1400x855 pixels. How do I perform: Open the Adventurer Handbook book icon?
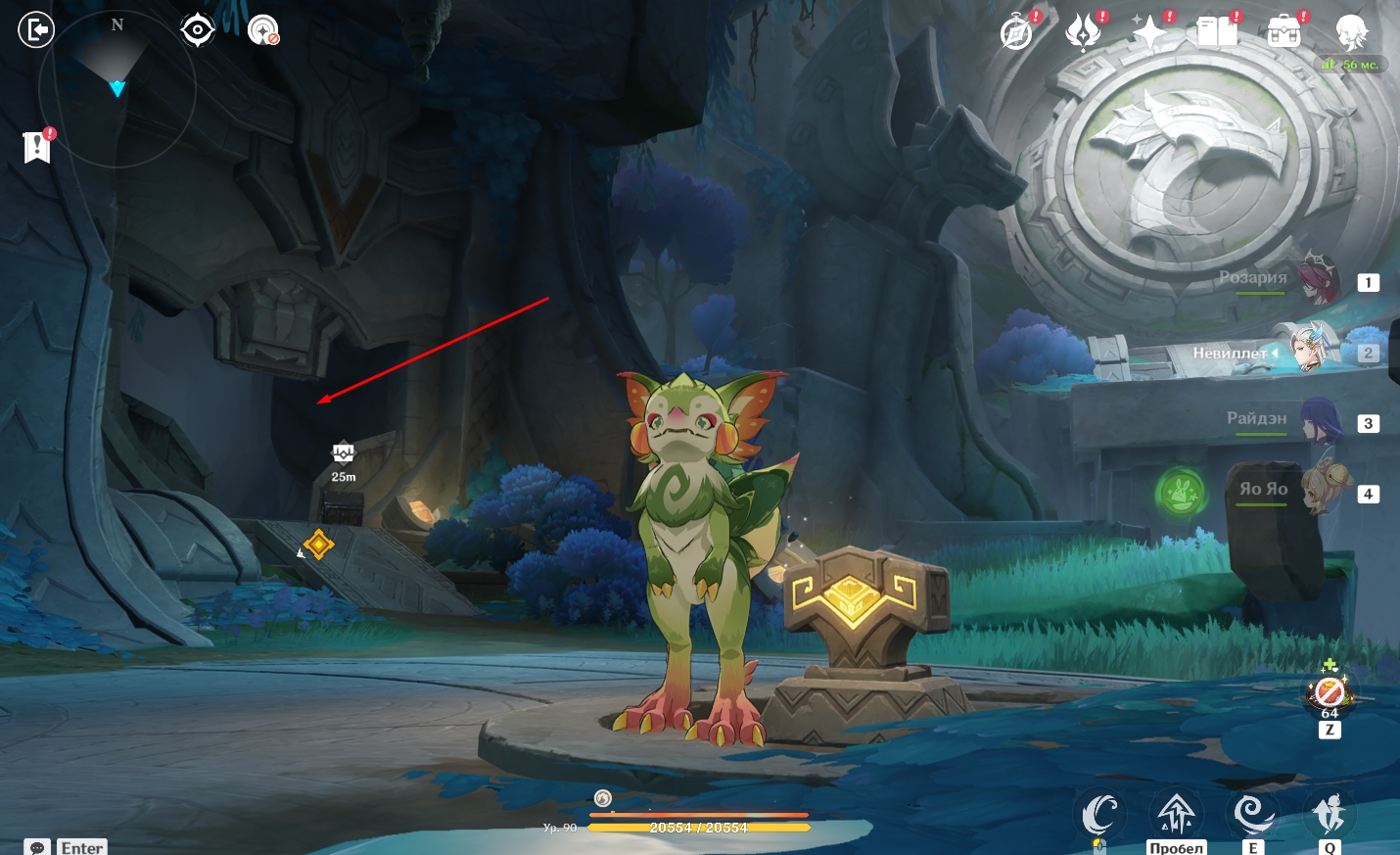[x=1217, y=32]
